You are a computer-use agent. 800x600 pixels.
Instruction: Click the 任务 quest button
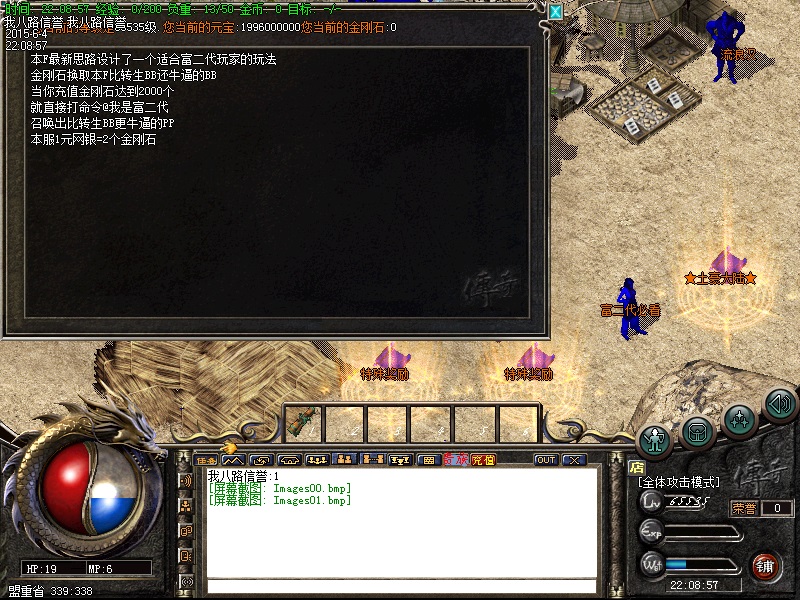207,460
